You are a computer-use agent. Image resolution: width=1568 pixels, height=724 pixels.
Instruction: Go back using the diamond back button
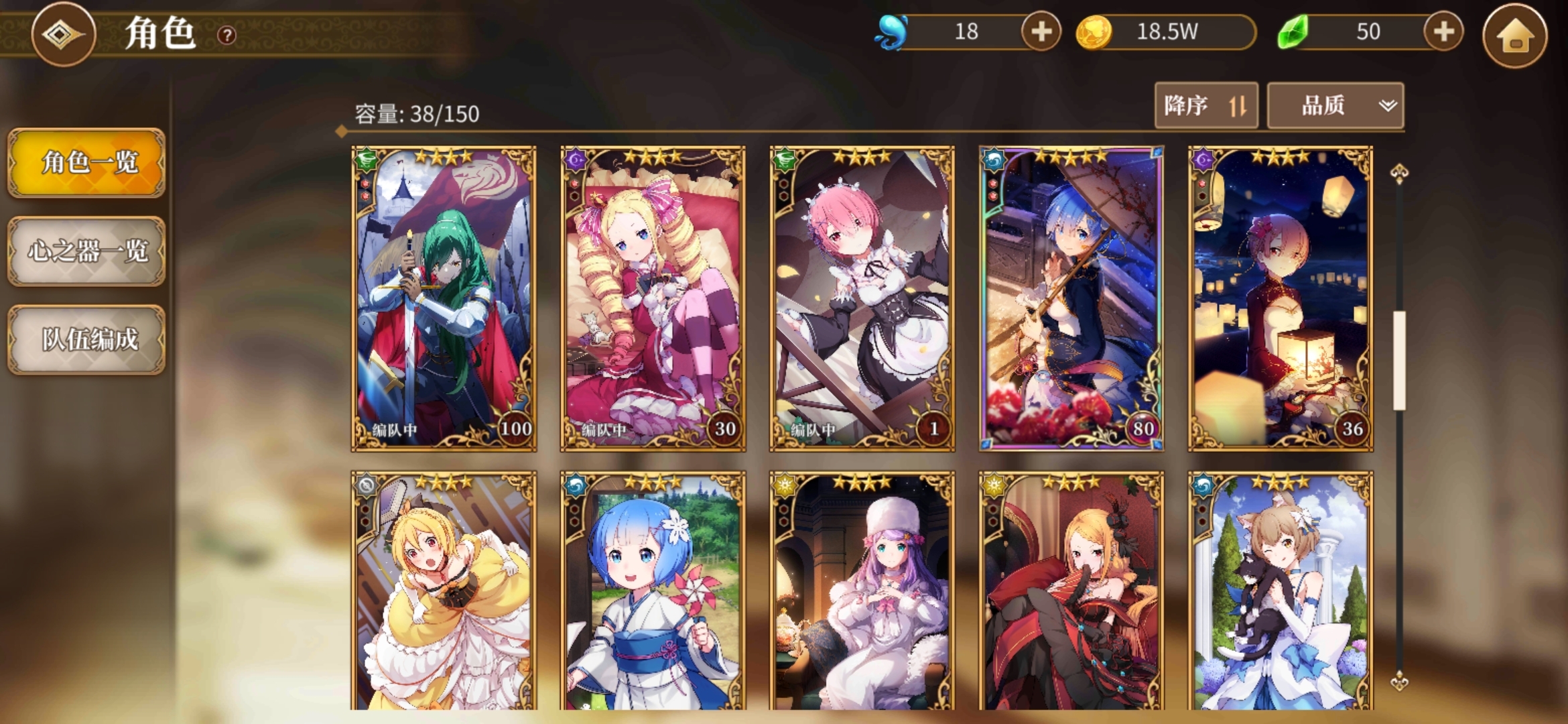click(63, 34)
